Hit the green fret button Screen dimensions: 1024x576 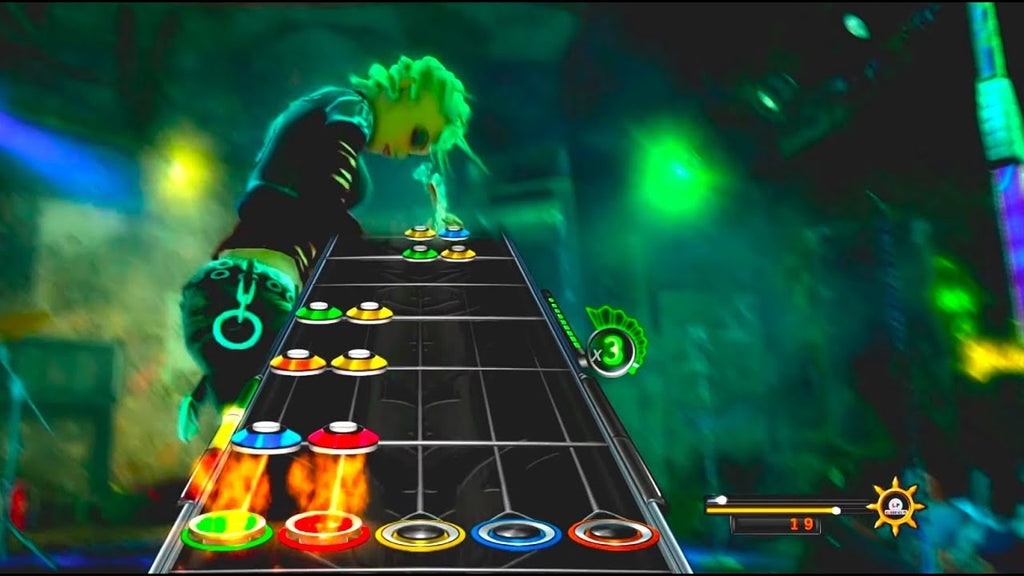pos(227,530)
